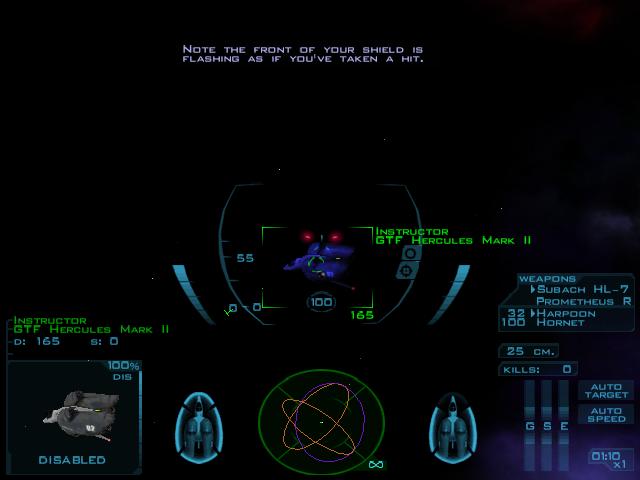Choose the Prometheus R weapon entry
Screen dimensions: 640x480
pos(583,300)
